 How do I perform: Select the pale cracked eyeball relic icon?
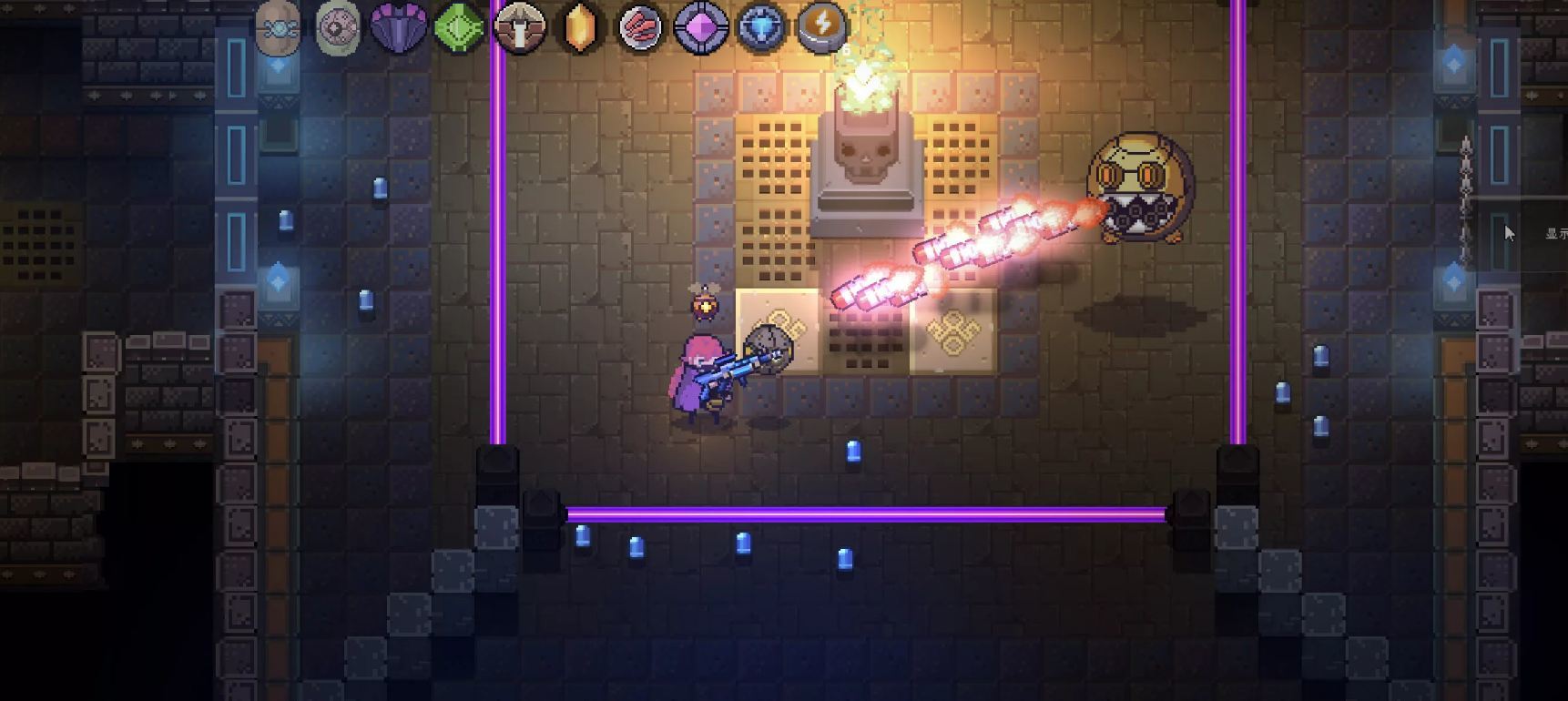tap(337, 27)
